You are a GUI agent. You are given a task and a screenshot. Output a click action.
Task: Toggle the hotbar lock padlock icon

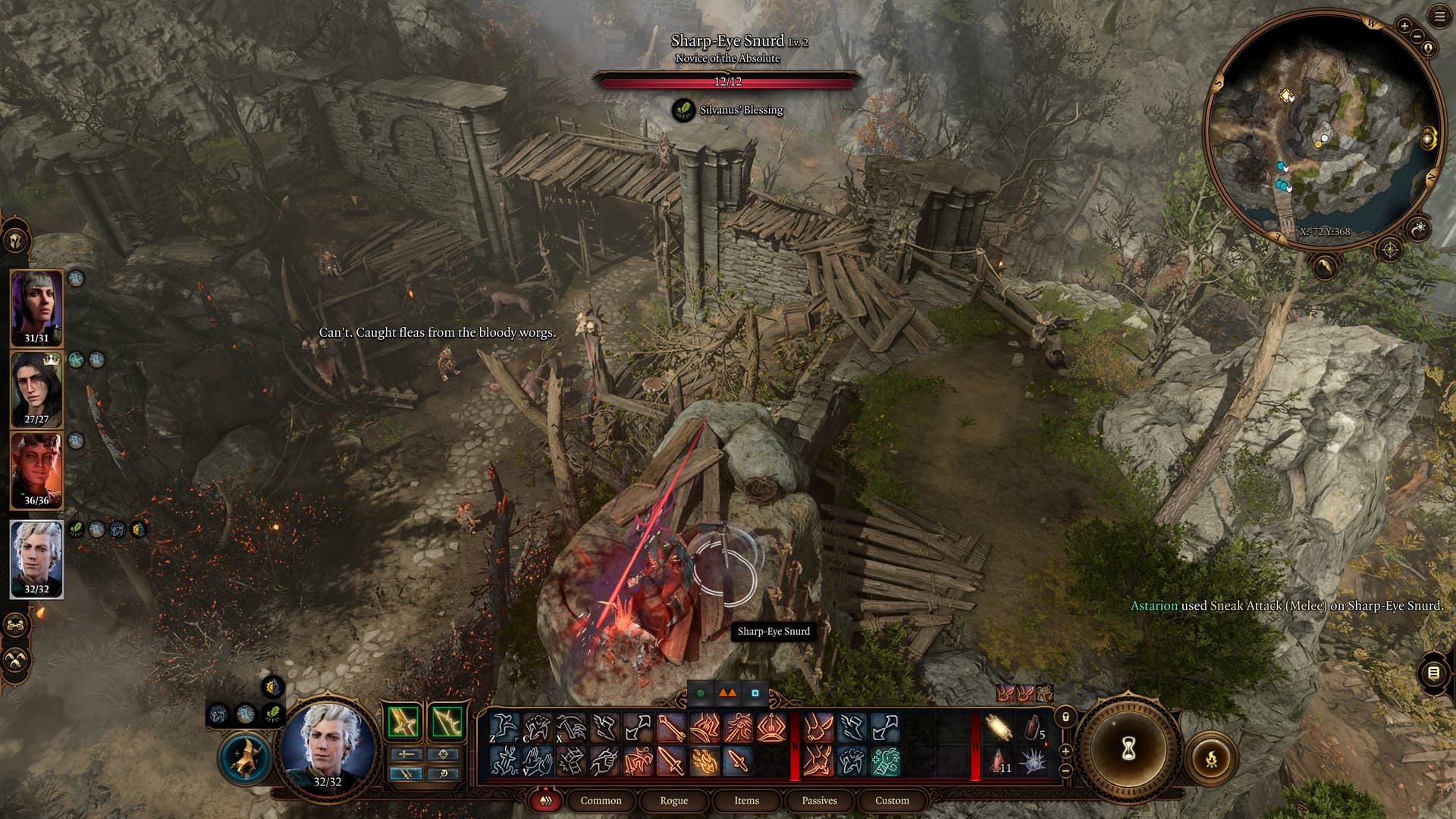click(x=1065, y=717)
